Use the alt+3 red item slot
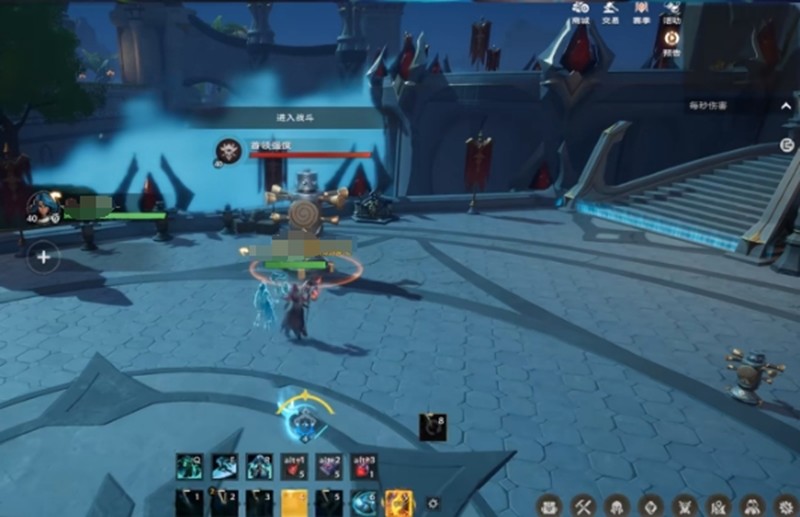 365,466
